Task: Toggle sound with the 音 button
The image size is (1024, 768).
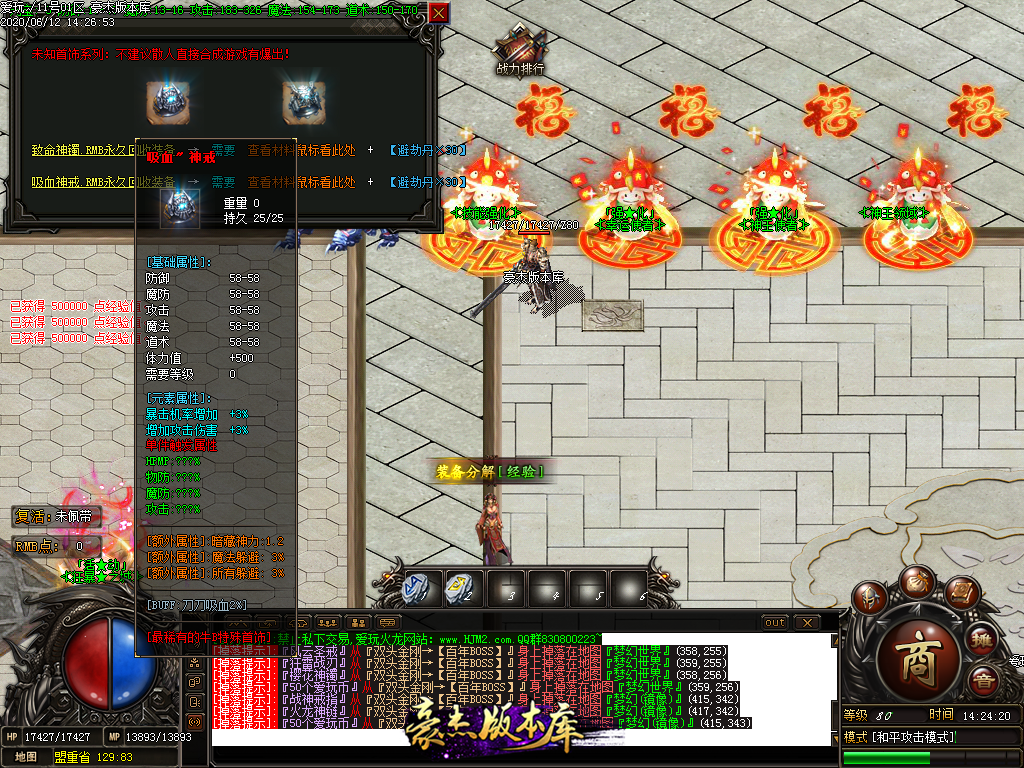Action: (983, 682)
